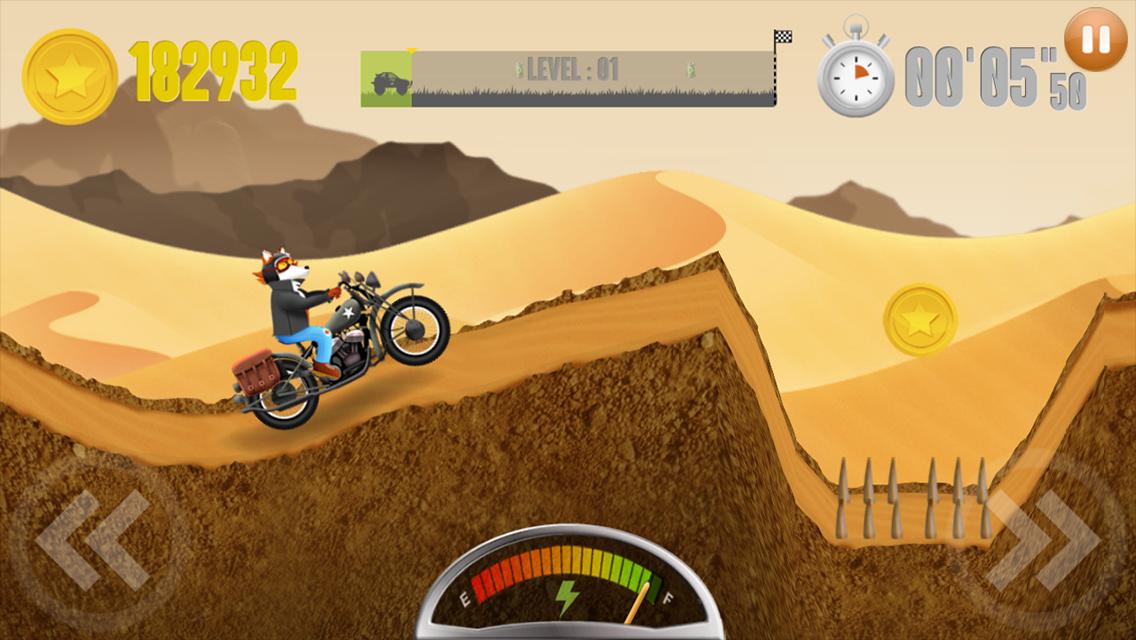The width and height of the screenshot is (1136, 640).
Task: Tap the right double-arrow accelerate control
Action: click(x=1040, y=540)
